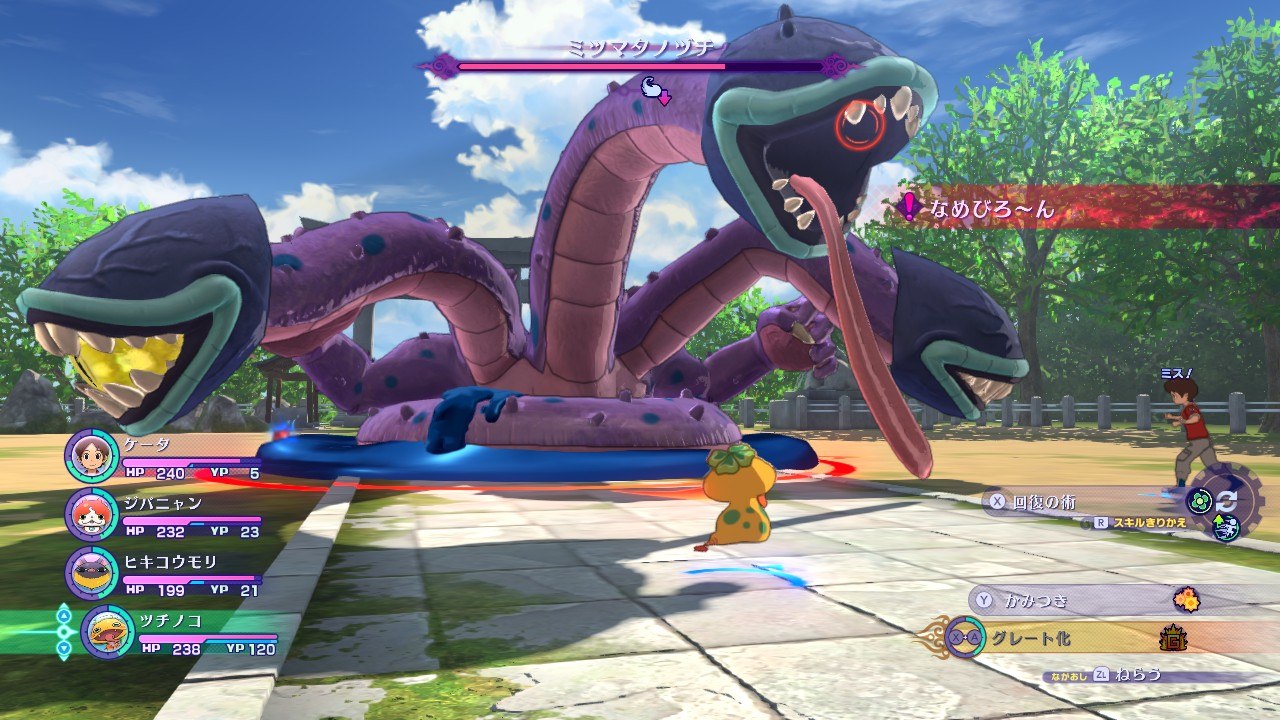This screenshot has width=1280, height=720.
Task: Choose the running-figure speed-up skill icon
Action: (1227, 527)
